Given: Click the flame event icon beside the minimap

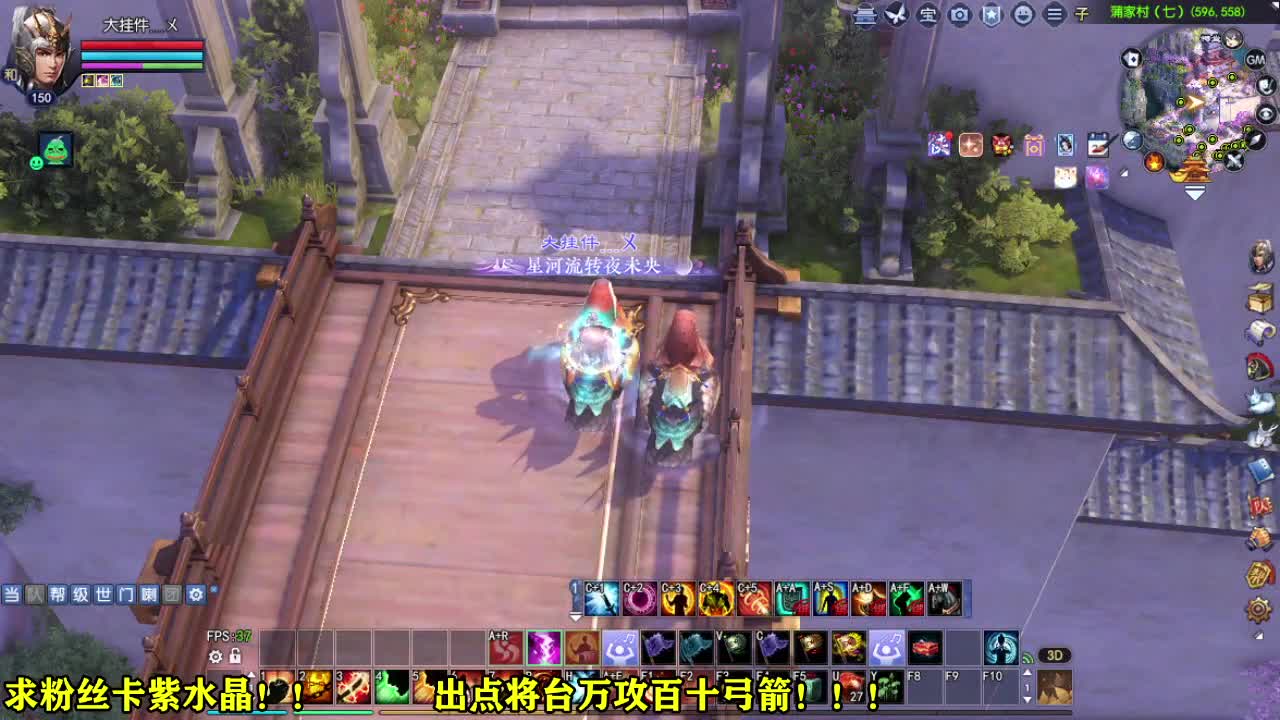Looking at the screenshot, I should click(x=1153, y=162).
